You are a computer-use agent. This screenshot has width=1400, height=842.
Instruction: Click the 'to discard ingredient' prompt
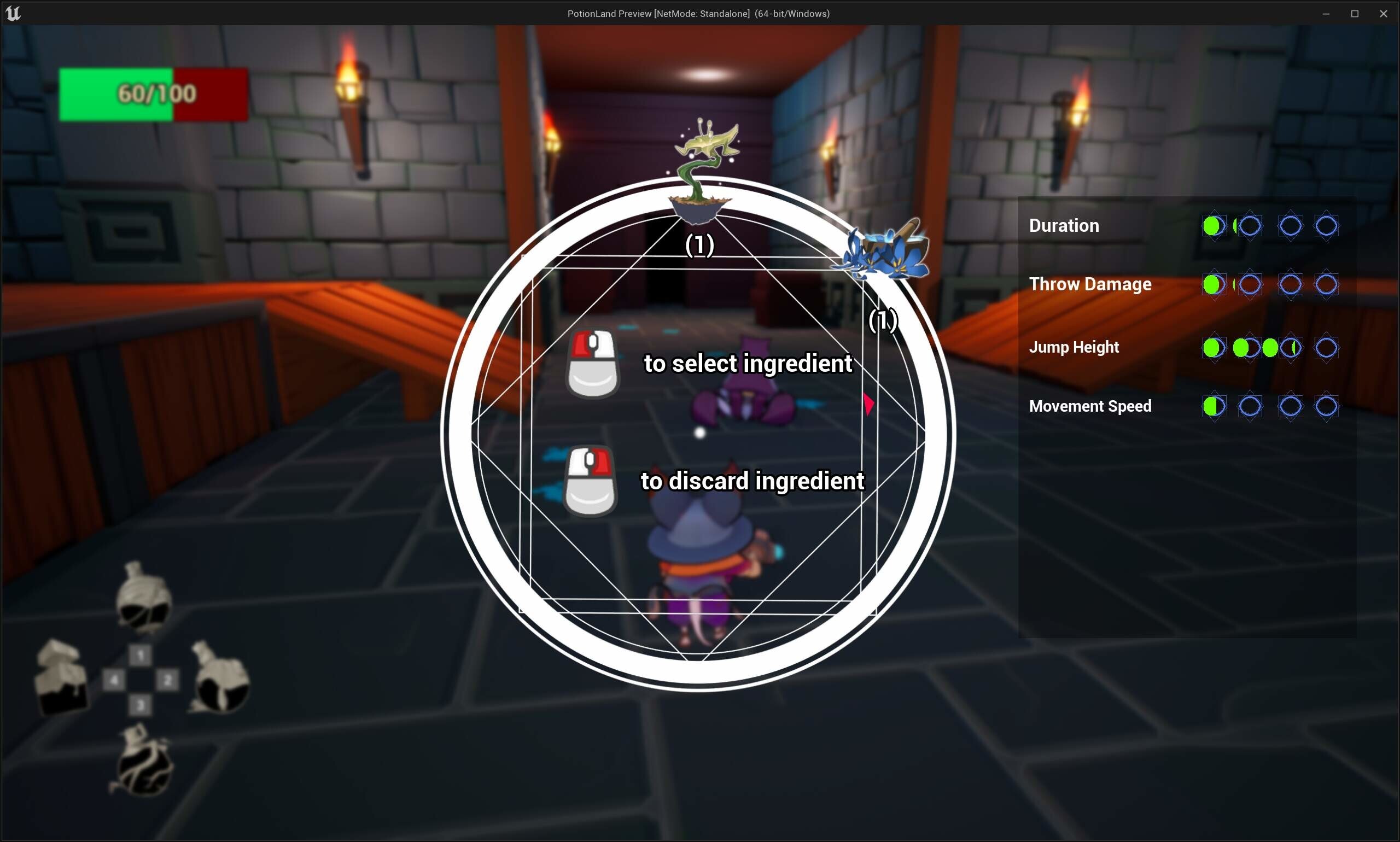(x=751, y=481)
